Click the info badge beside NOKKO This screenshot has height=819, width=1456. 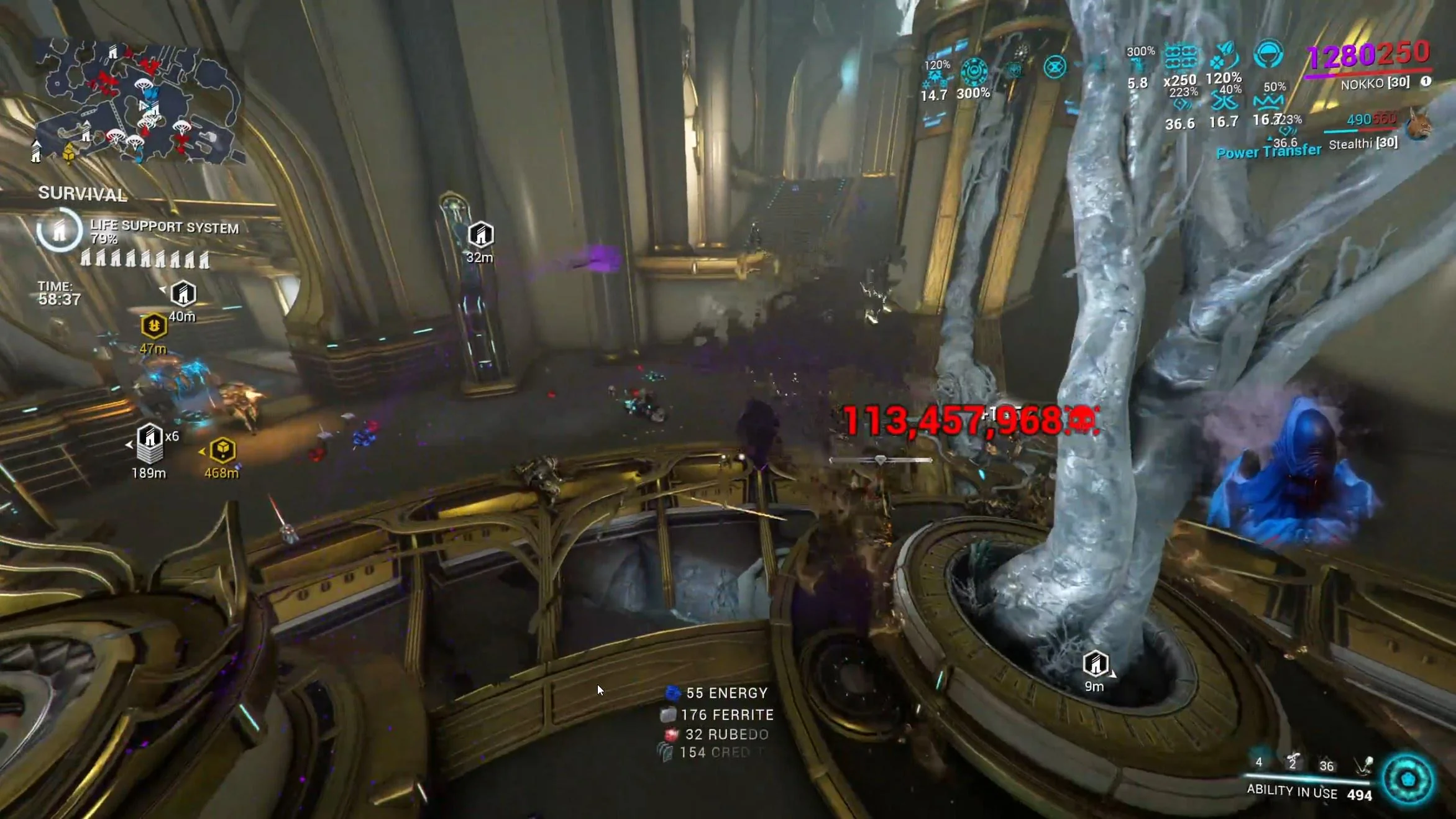click(1426, 81)
